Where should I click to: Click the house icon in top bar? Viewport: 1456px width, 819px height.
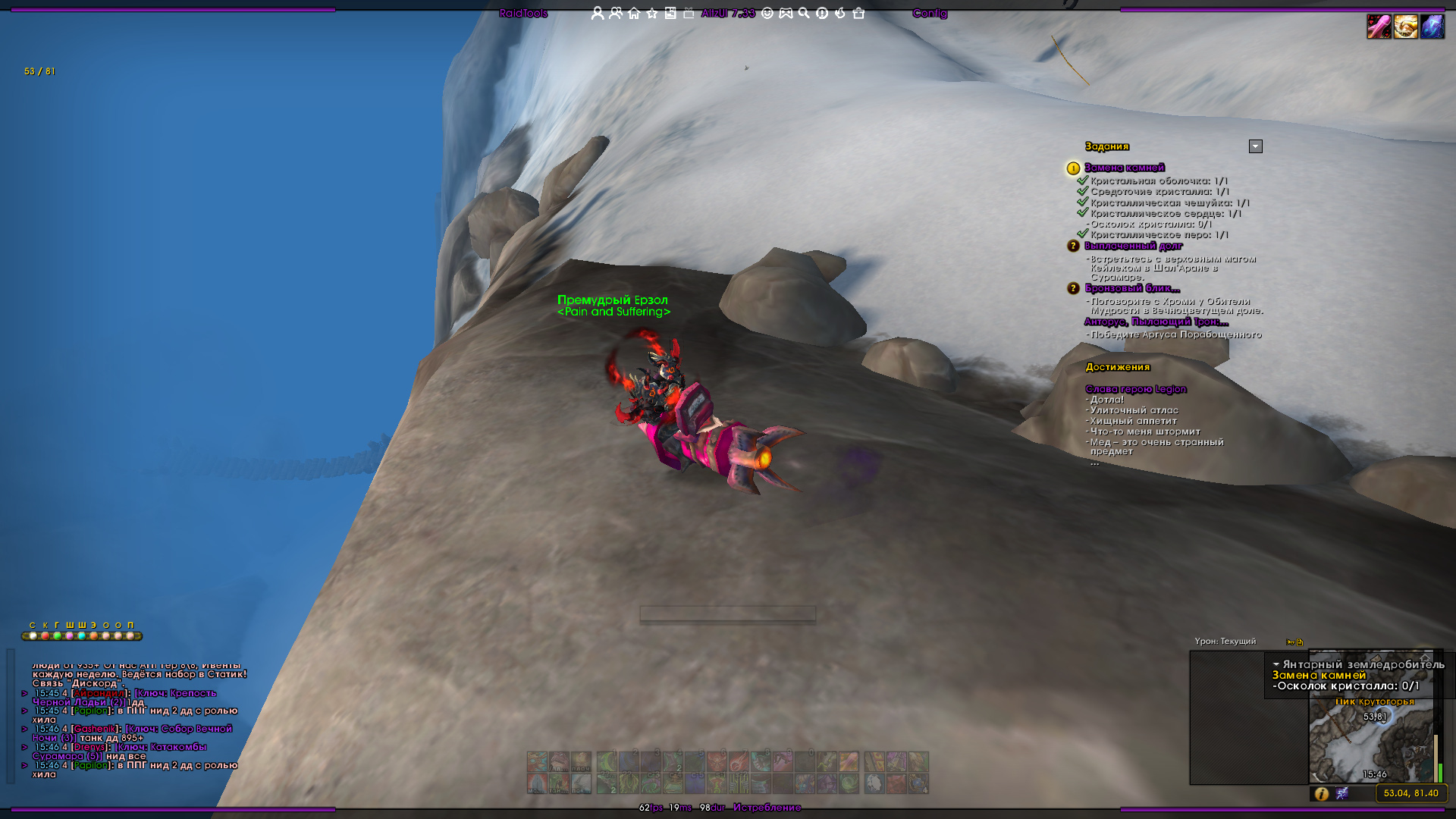point(634,13)
